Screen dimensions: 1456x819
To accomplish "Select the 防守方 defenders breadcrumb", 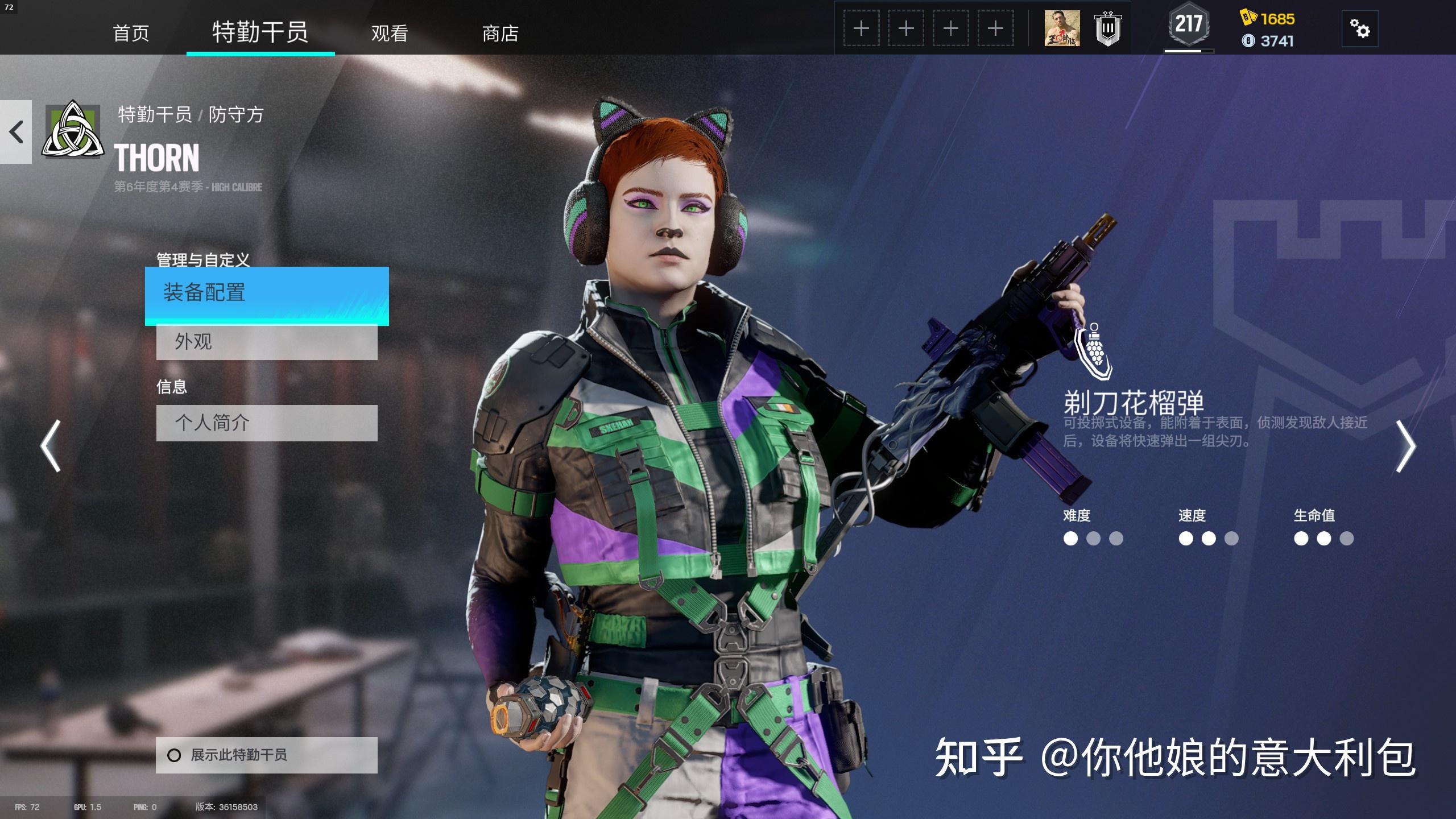I will (x=236, y=115).
